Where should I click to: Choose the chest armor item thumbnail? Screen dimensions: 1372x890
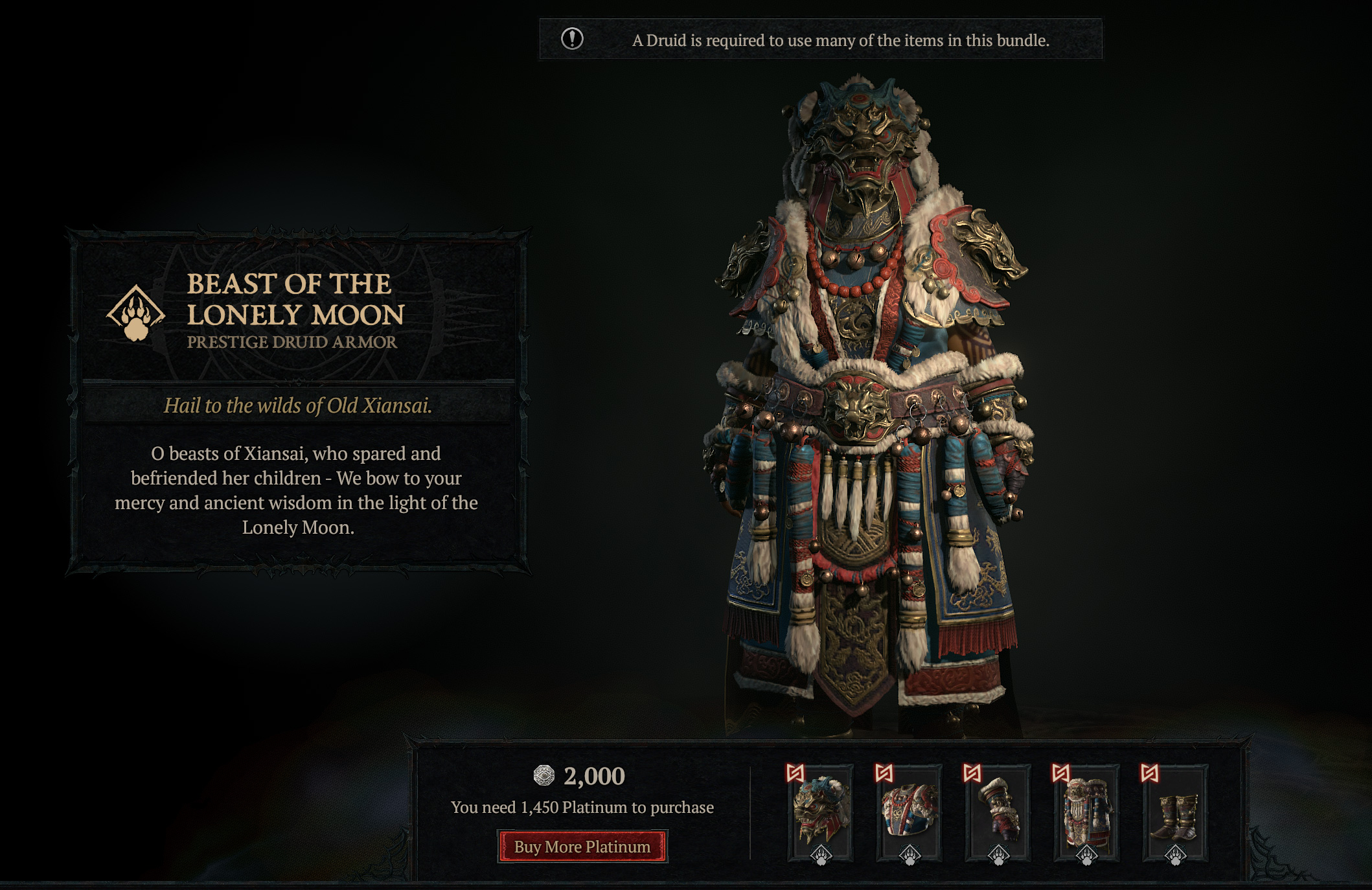909,812
